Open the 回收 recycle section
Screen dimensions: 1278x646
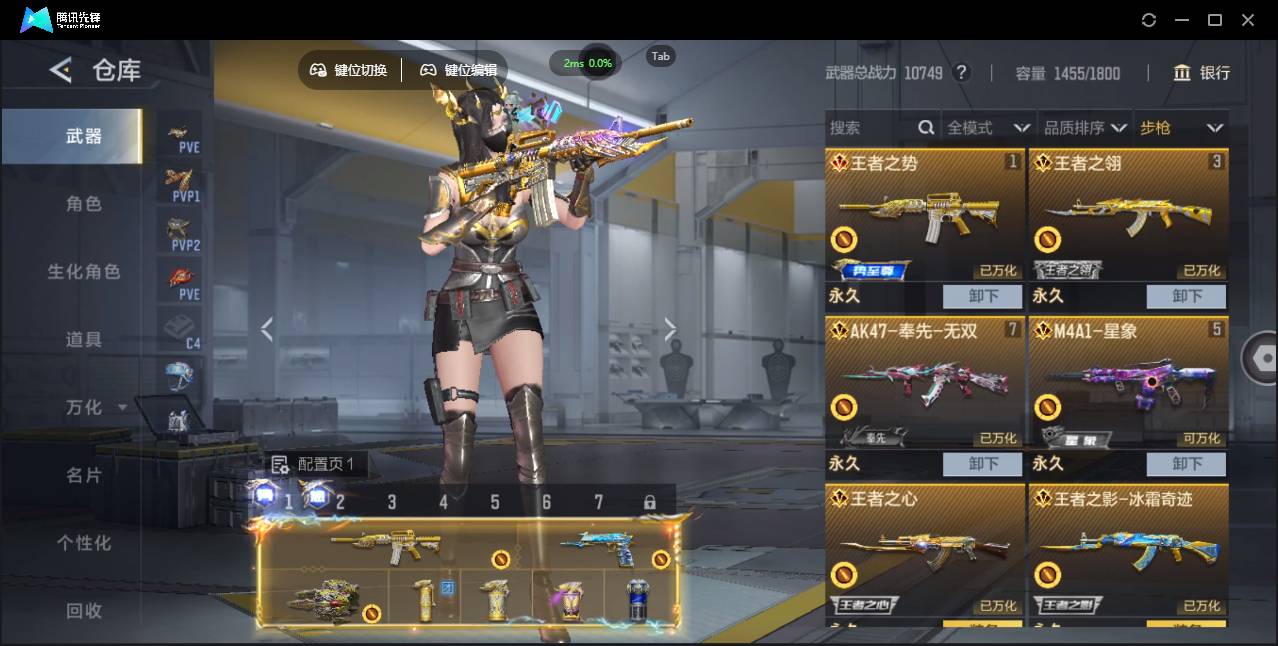coord(84,610)
